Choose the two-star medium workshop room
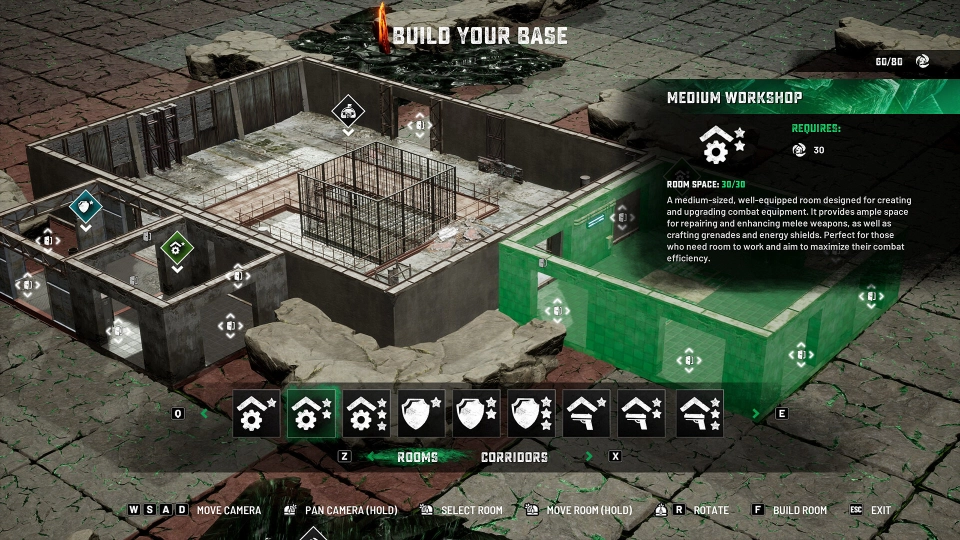 click(312, 413)
